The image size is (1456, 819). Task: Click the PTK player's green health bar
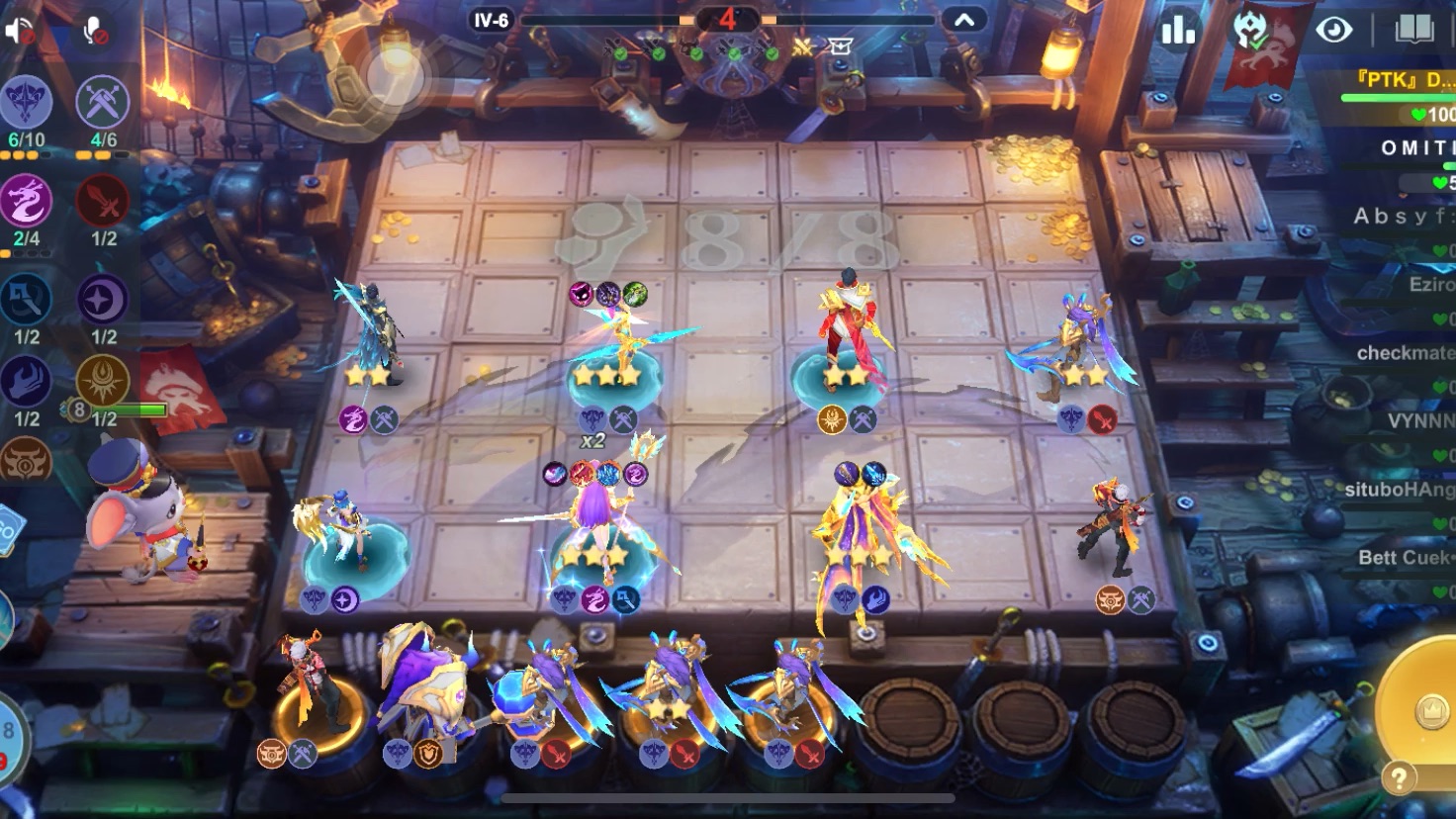pos(1394,98)
